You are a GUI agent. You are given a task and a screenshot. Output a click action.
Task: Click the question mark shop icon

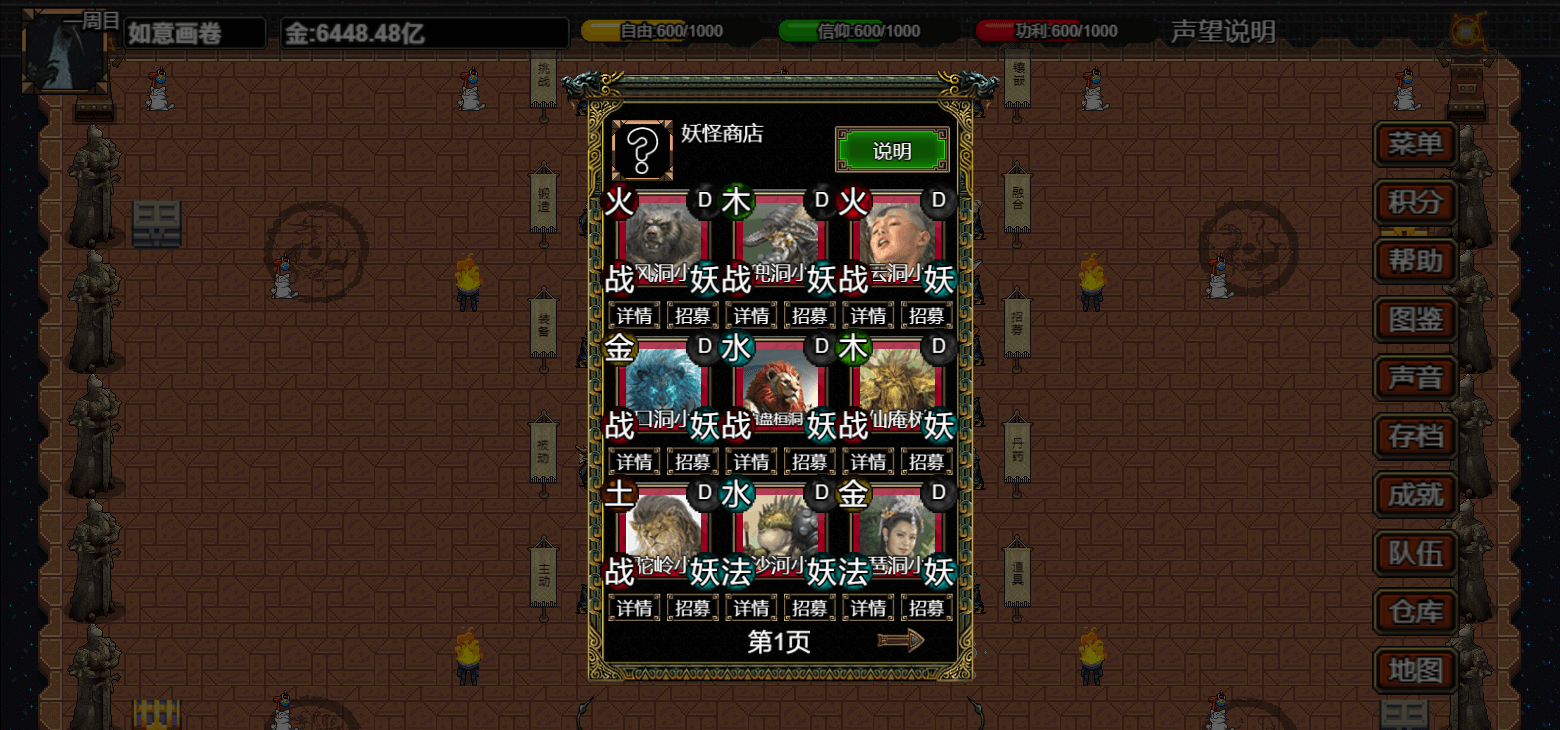[x=643, y=151]
